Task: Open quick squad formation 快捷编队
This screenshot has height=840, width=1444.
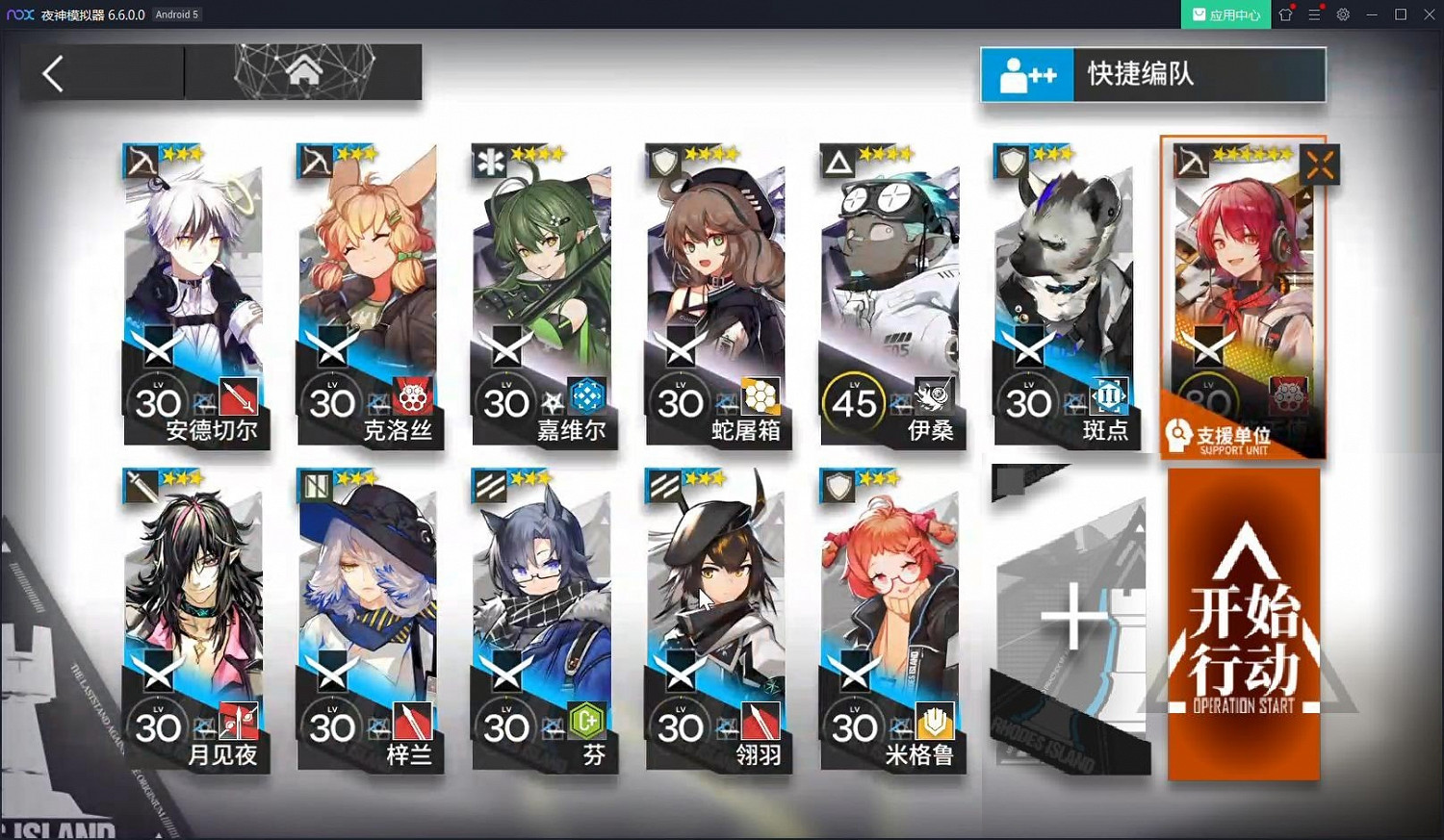Action: 1153,74
